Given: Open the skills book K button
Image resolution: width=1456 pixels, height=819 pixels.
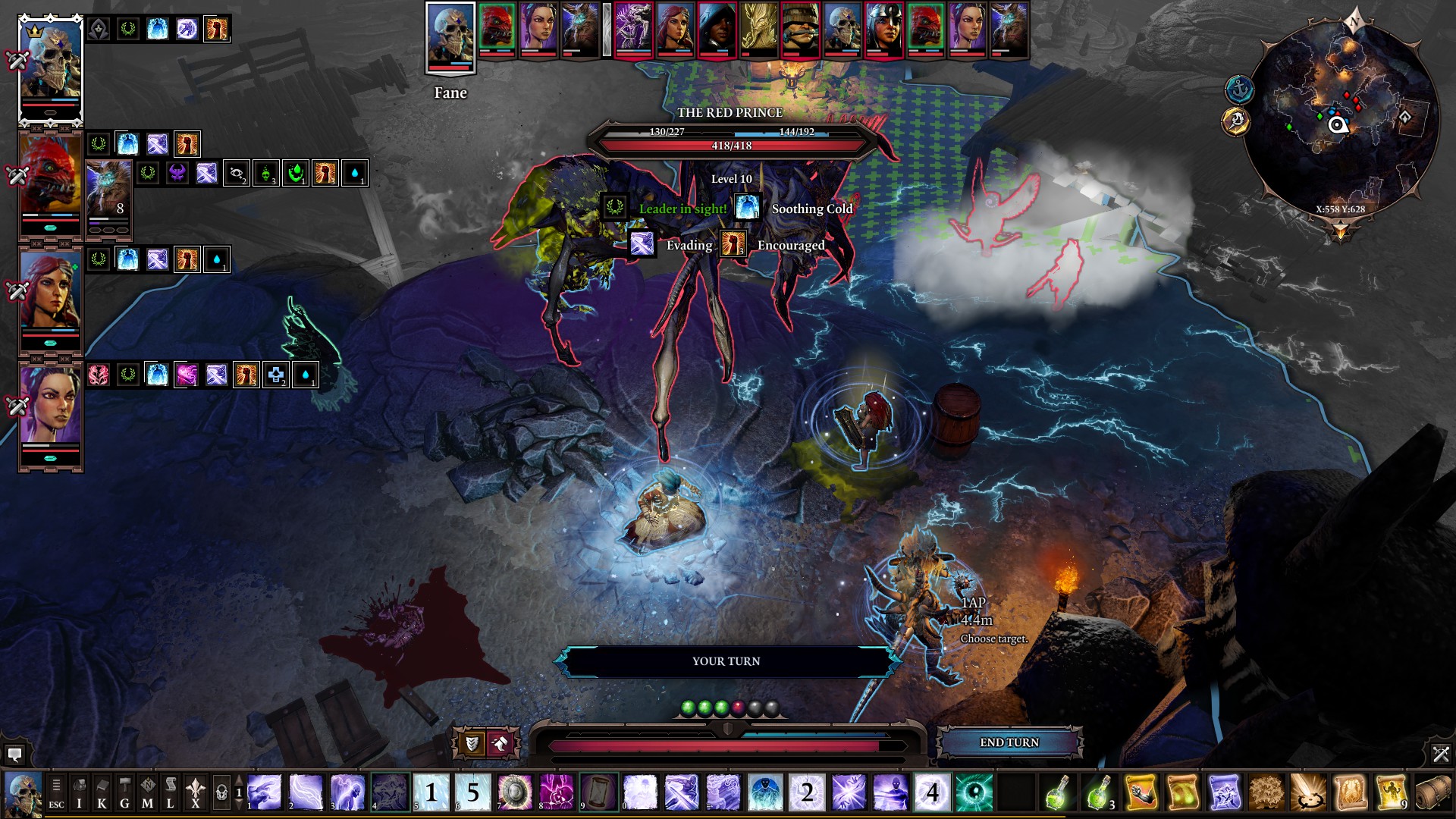Looking at the screenshot, I should tap(102, 793).
